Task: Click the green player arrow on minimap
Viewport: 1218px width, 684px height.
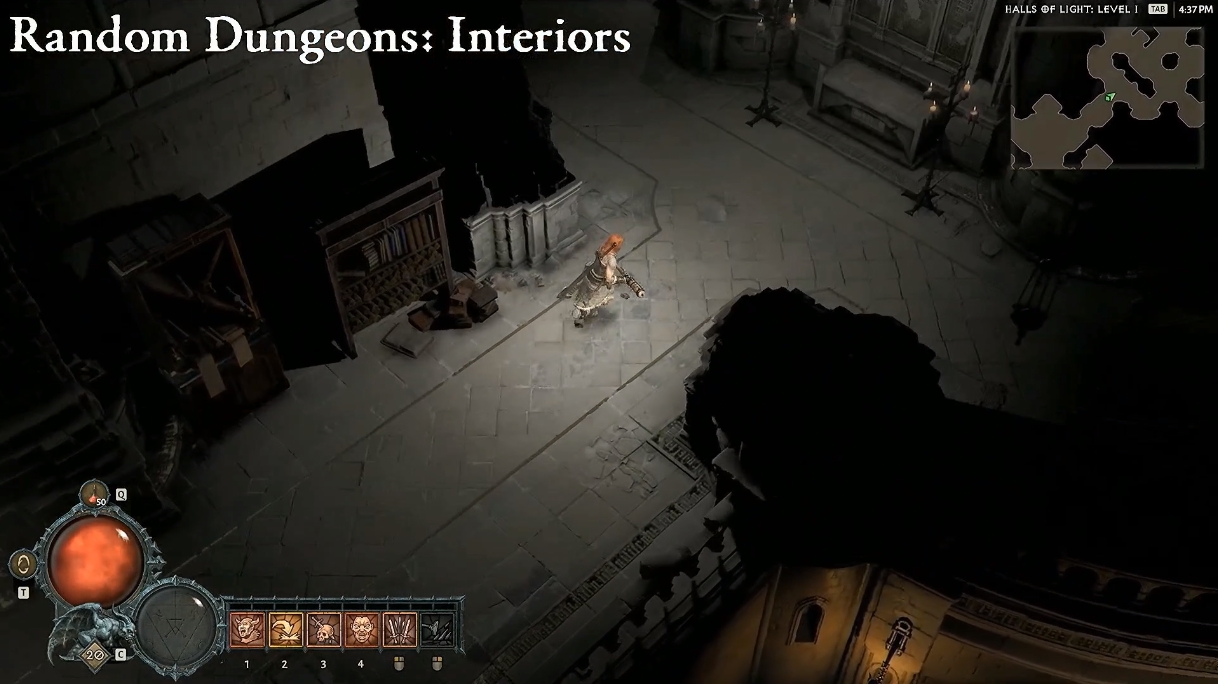Action: pos(1110,97)
